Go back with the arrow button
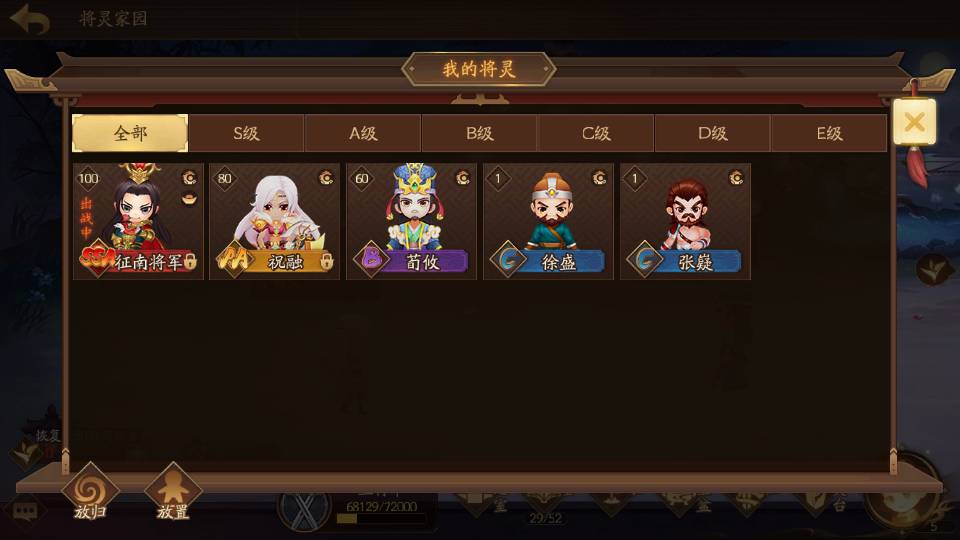 click(x=30, y=19)
